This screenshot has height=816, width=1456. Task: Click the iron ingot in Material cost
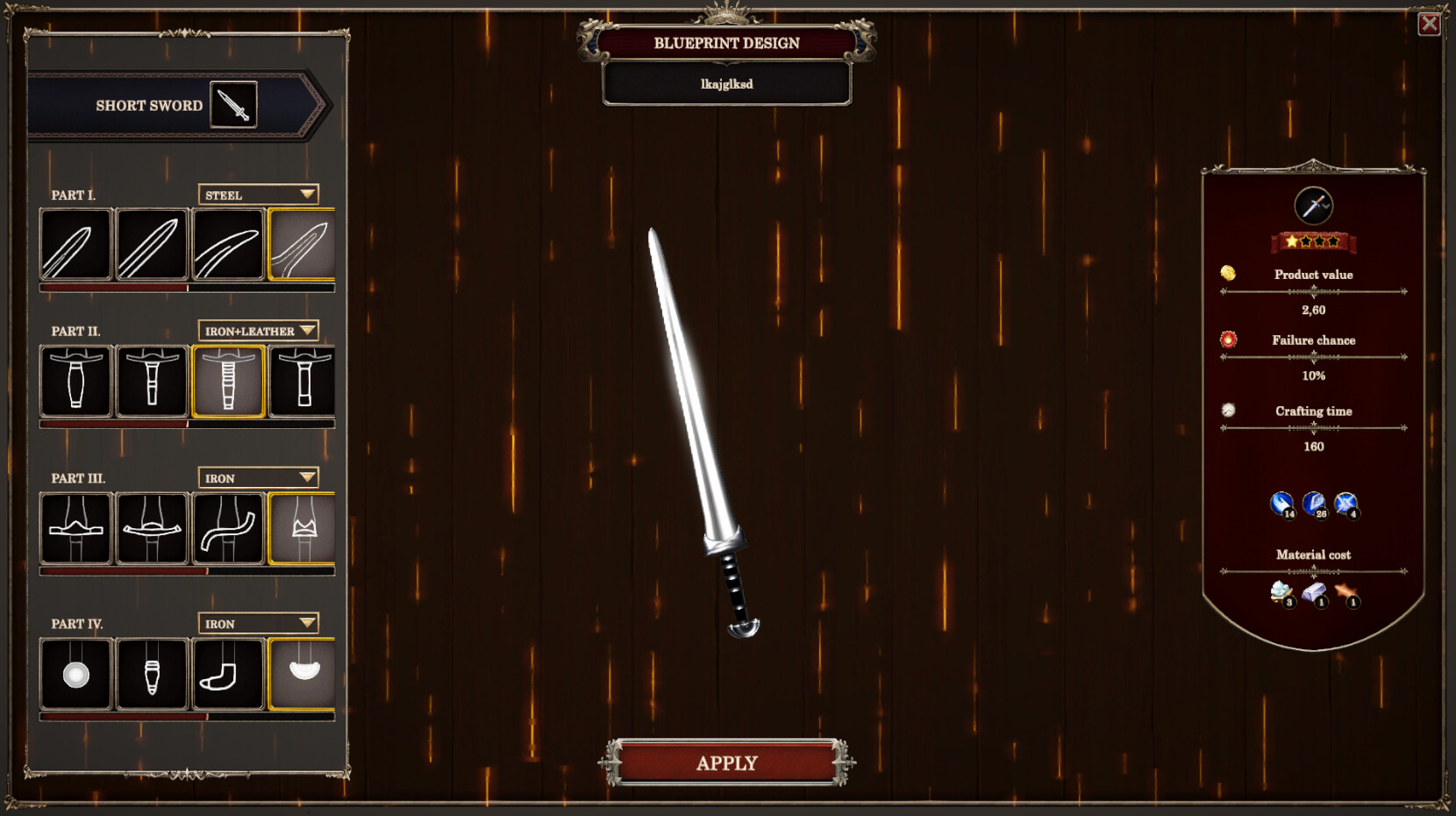coord(1316,593)
